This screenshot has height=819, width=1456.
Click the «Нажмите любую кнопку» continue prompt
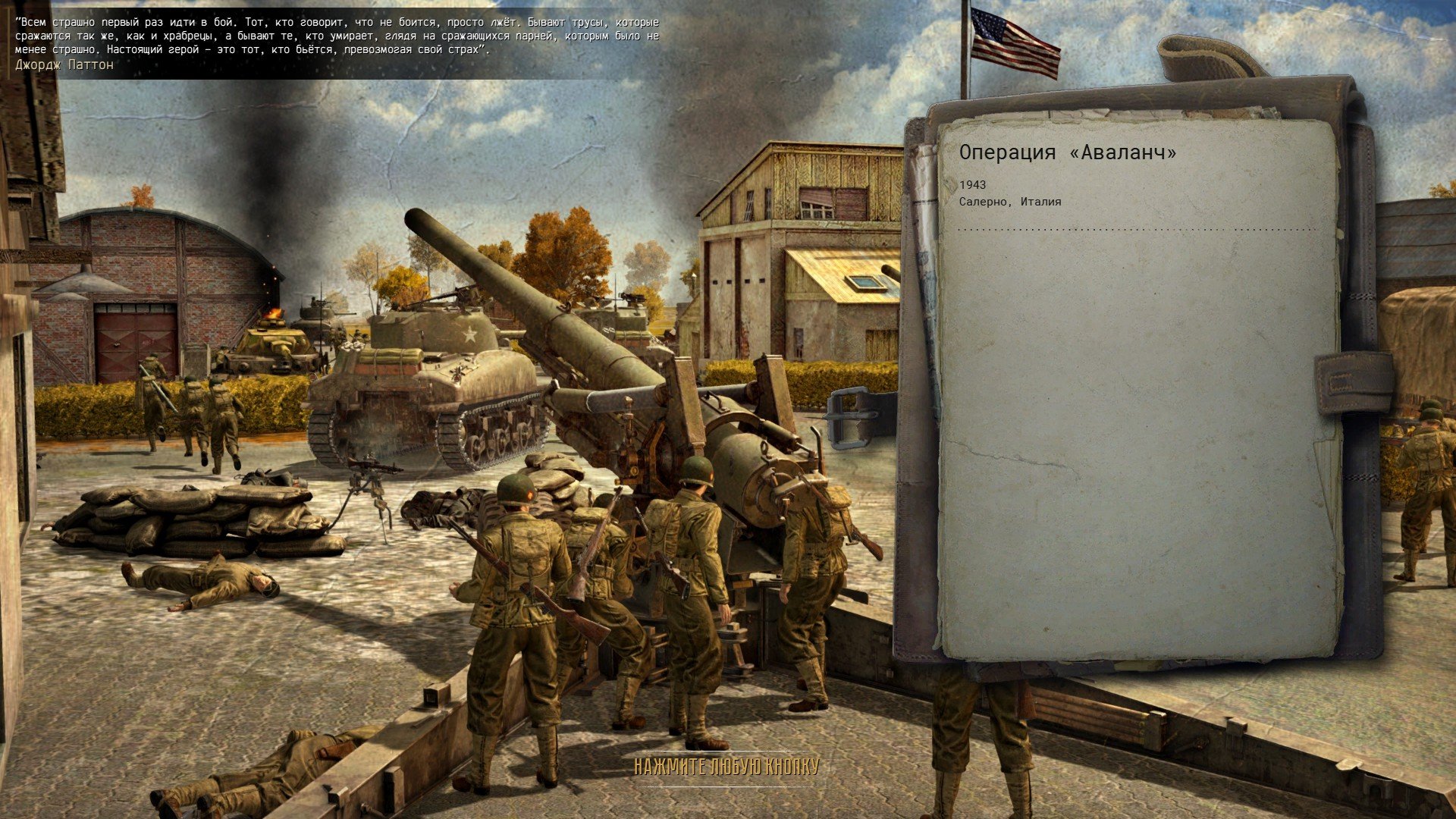726,767
